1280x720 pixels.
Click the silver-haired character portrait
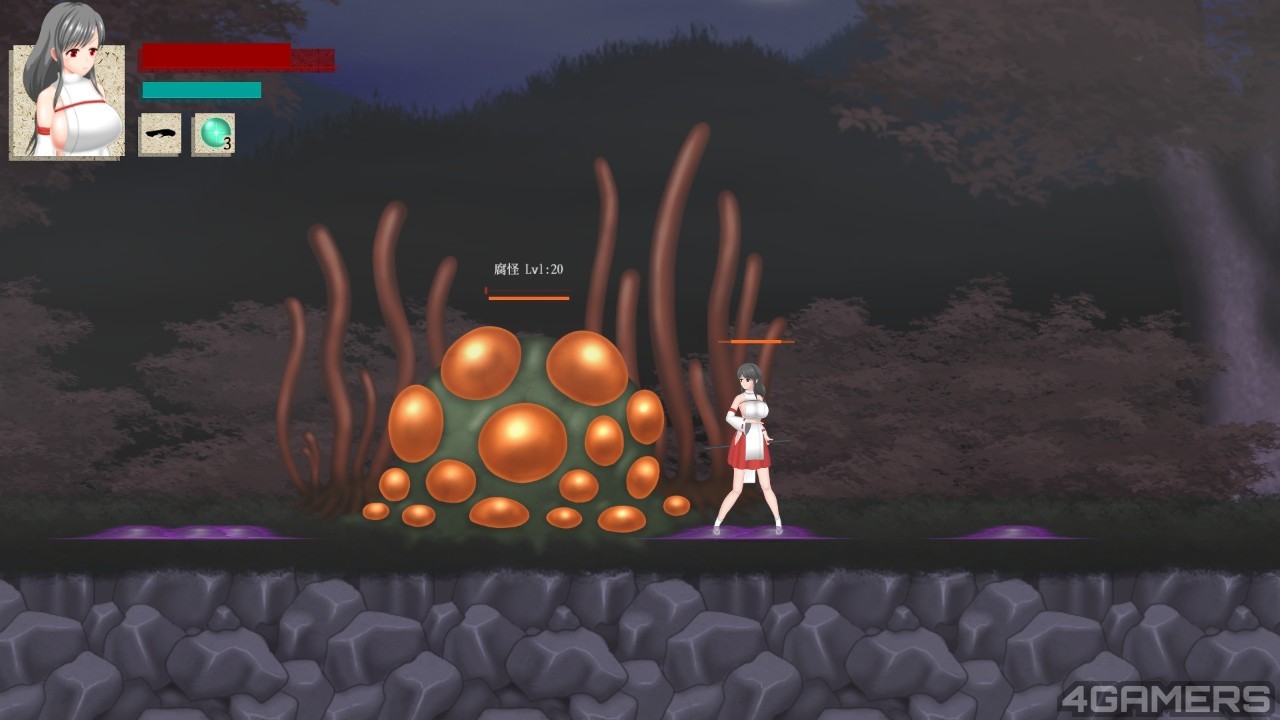(68, 98)
